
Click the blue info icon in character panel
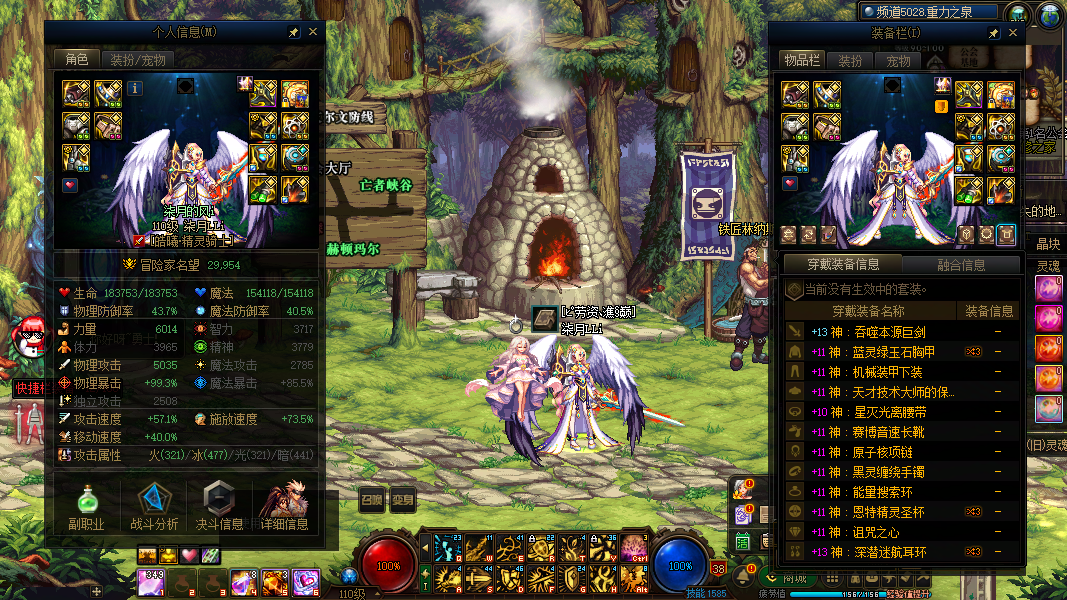click(x=135, y=88)
